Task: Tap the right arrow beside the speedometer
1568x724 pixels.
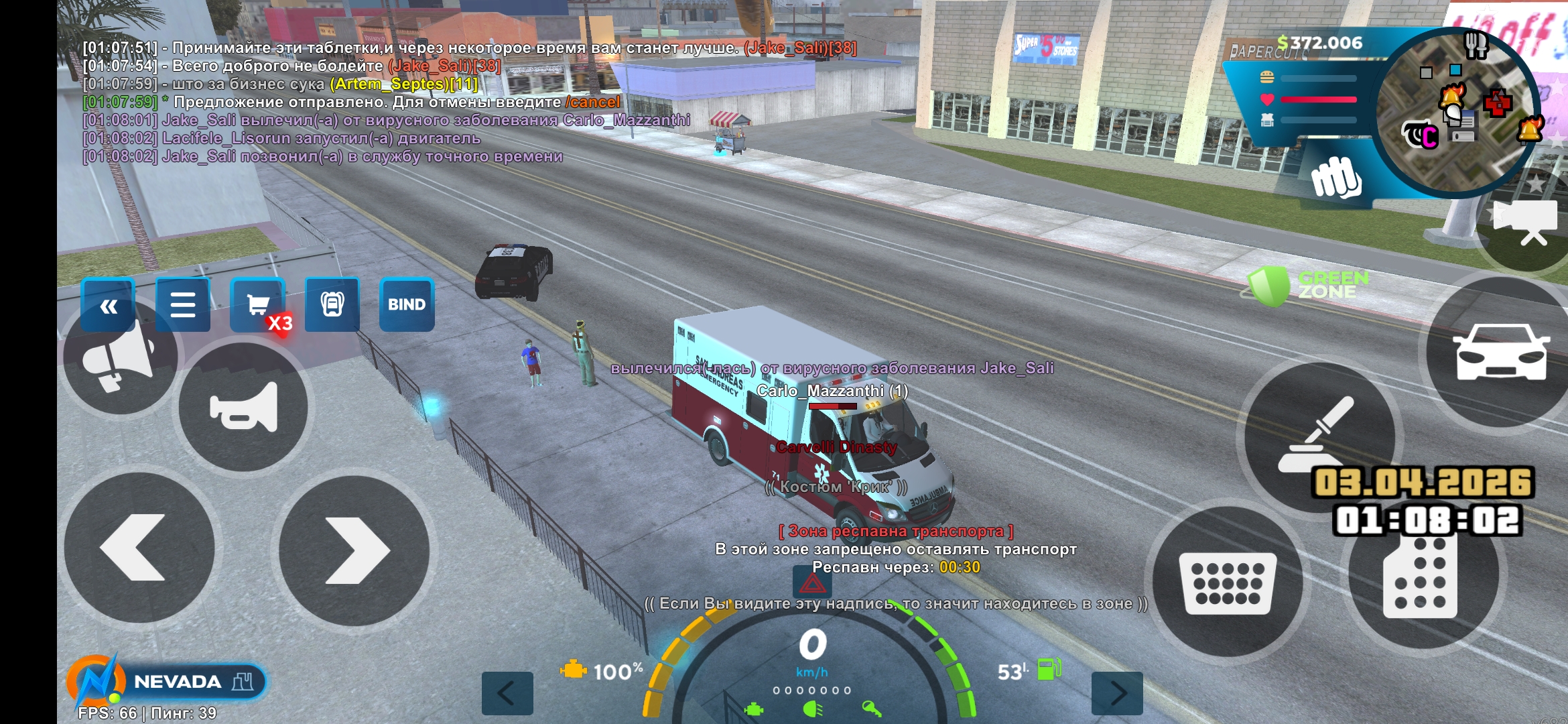Action: (1117, 693)
